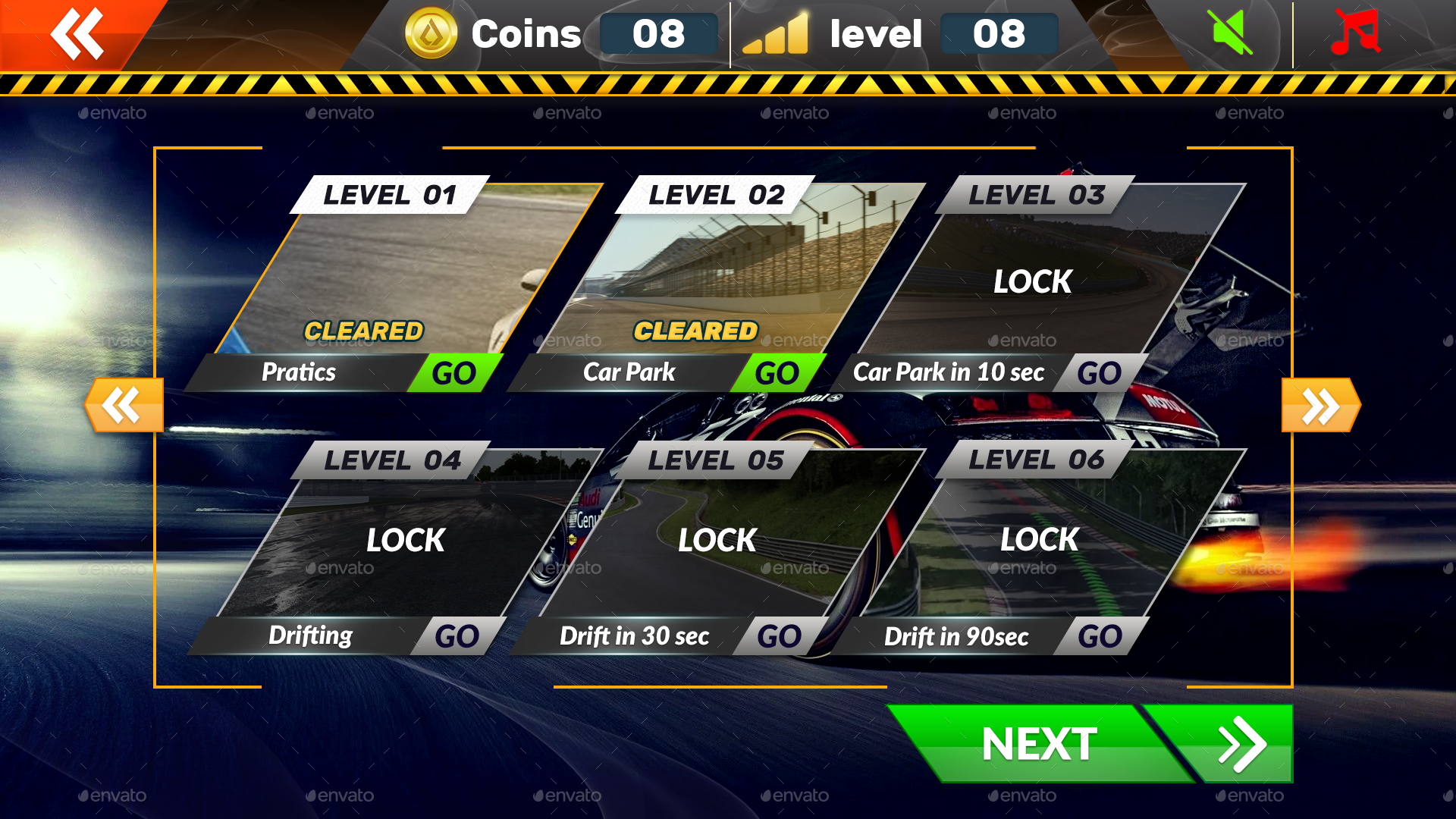This screenshot has width=1456, height=819.
Task: Click GO for Drift in 30 sec
Action: click(x=780, y=635)
